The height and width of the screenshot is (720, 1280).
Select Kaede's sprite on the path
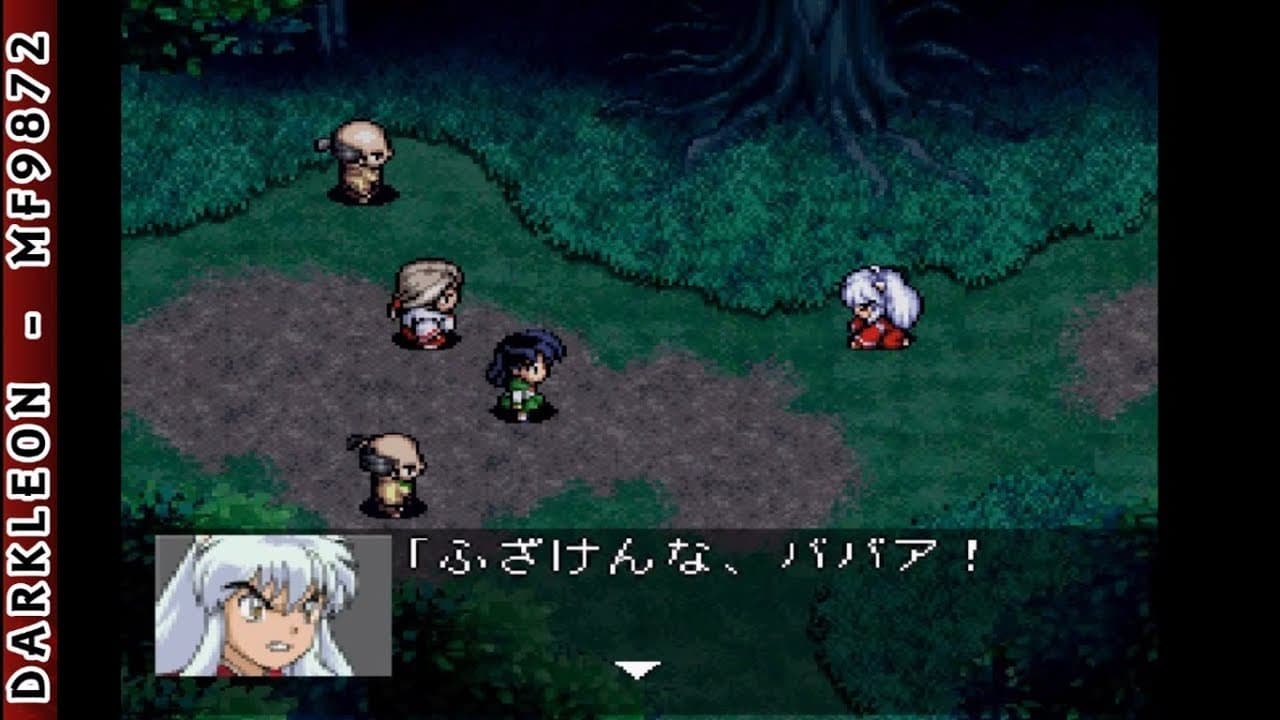point(430,305)
